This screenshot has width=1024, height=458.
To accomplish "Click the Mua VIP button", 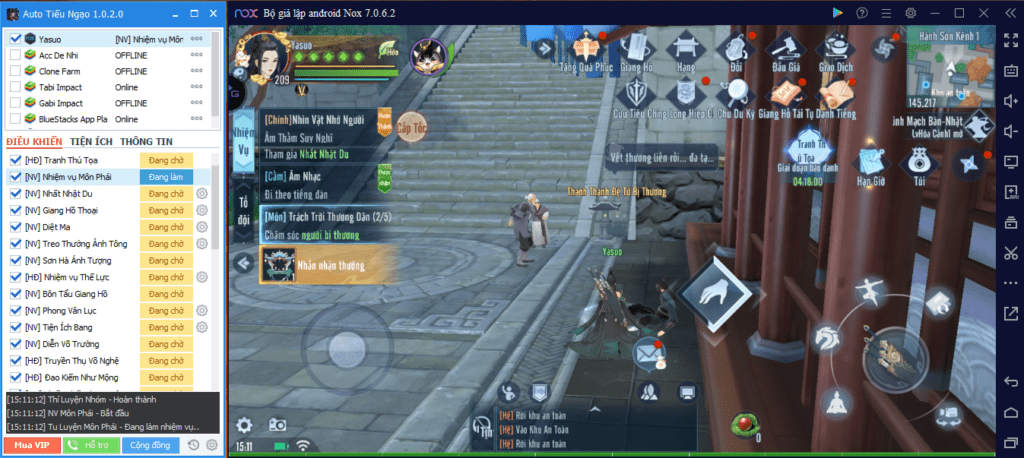I will point(31,445).
